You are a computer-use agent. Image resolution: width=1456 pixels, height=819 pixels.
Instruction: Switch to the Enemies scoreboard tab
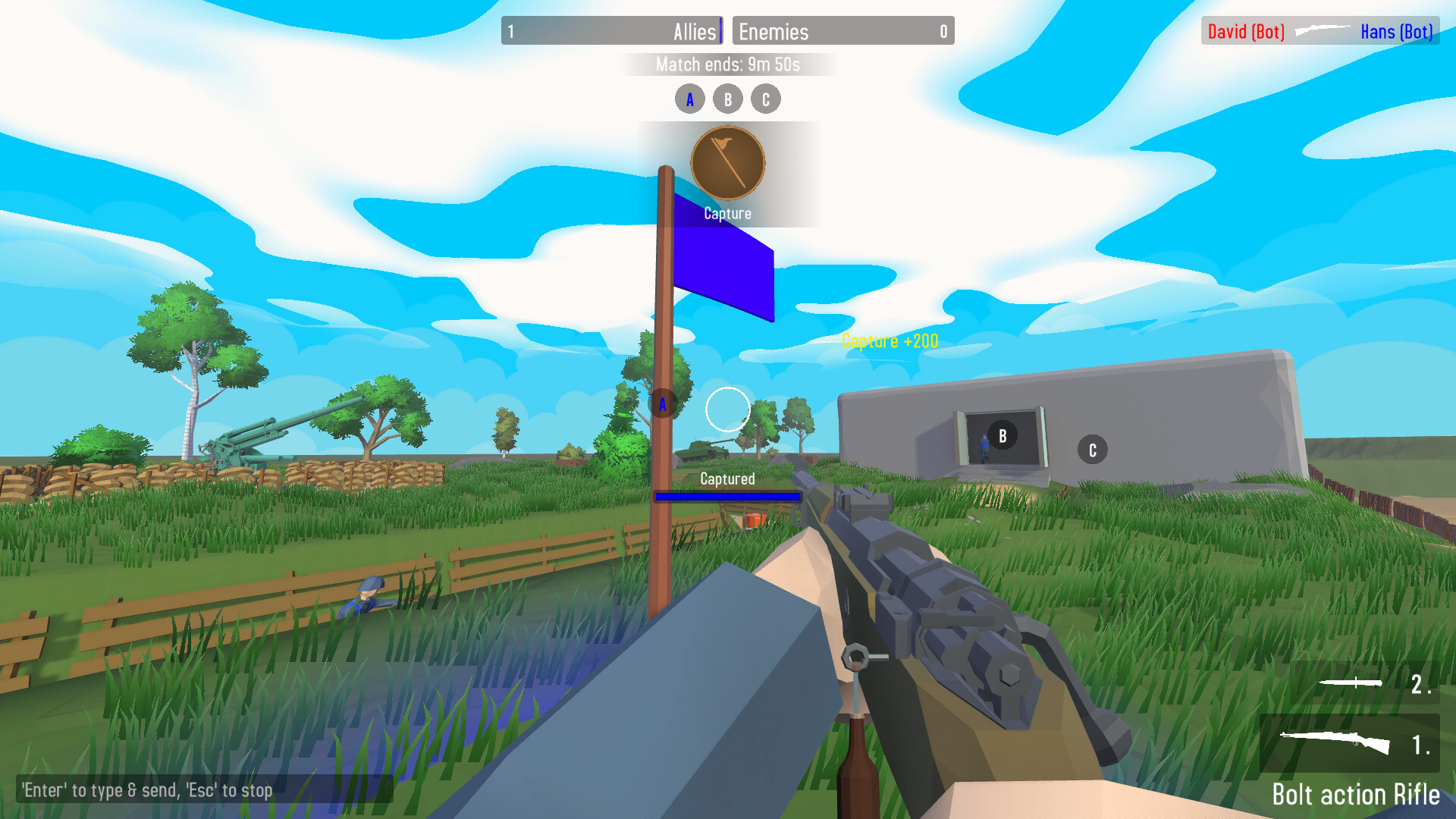click(x=843, y=31)
